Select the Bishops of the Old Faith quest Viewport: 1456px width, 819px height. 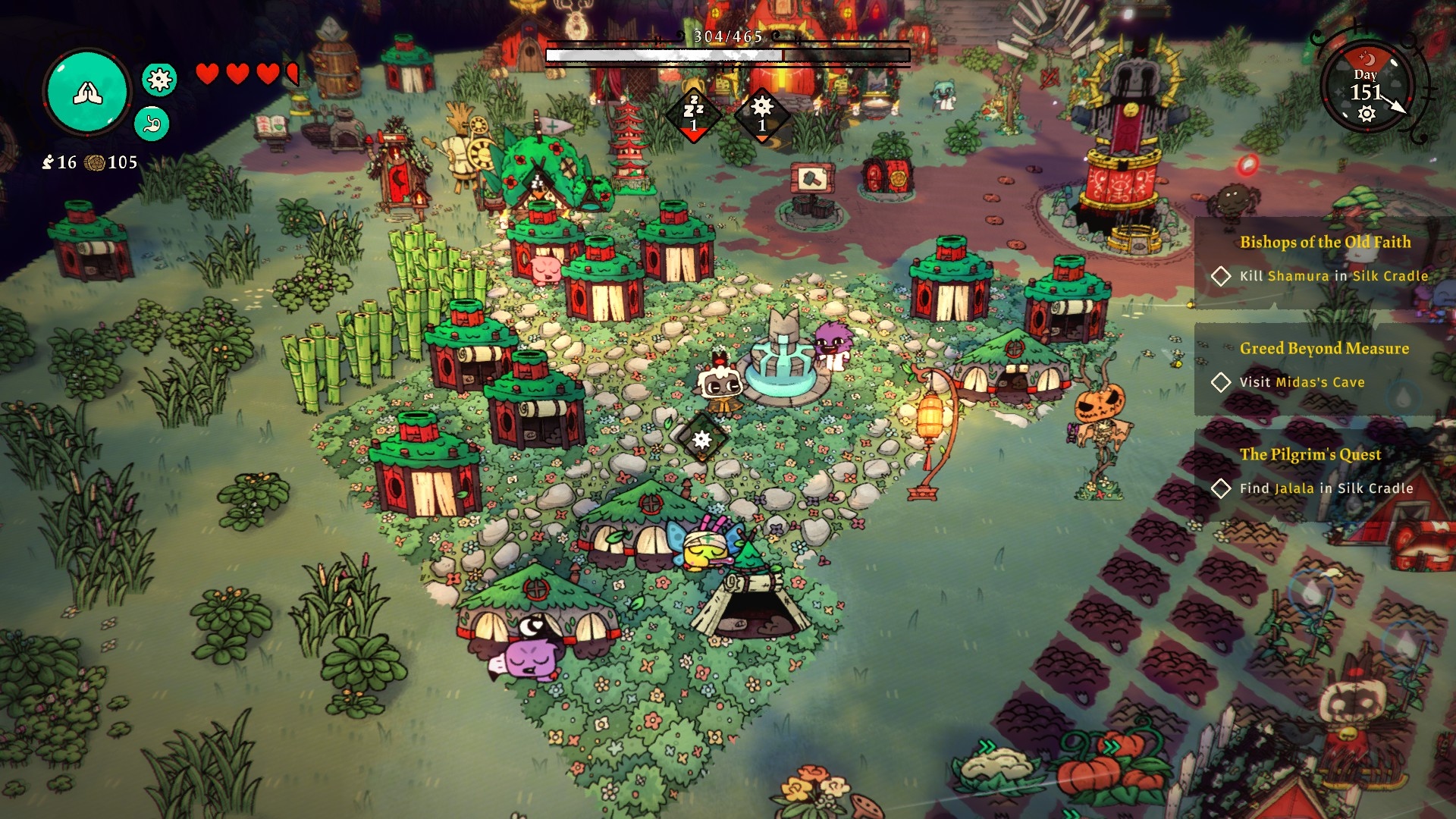(x=1324, y=243)
